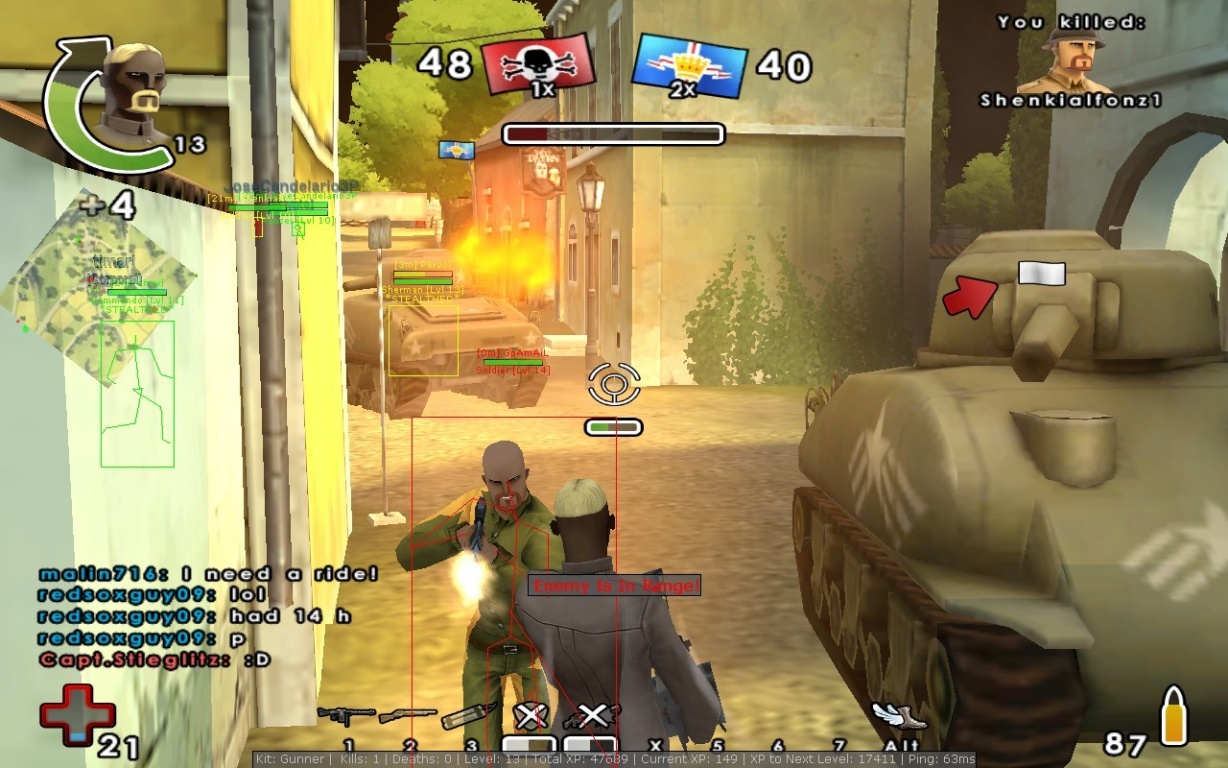Screen dimensions: 1228x768
Task: Select the killed player Shenkialfonz1 portrait
Action: point(1071,60)
